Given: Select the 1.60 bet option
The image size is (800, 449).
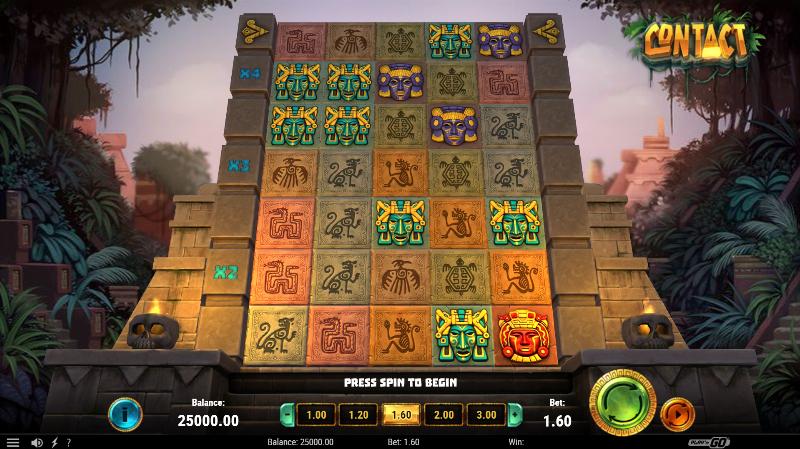Looking at the screenshot, I should click(x=400, y=414).
